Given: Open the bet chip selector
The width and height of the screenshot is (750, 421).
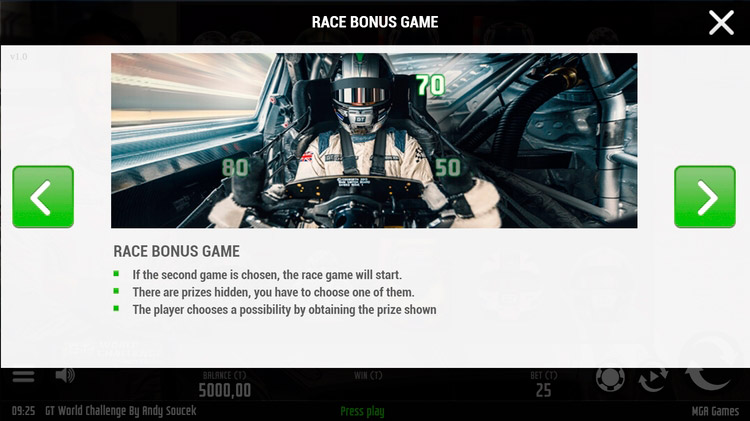Looking at the screenshot, I should click(610, 379).
